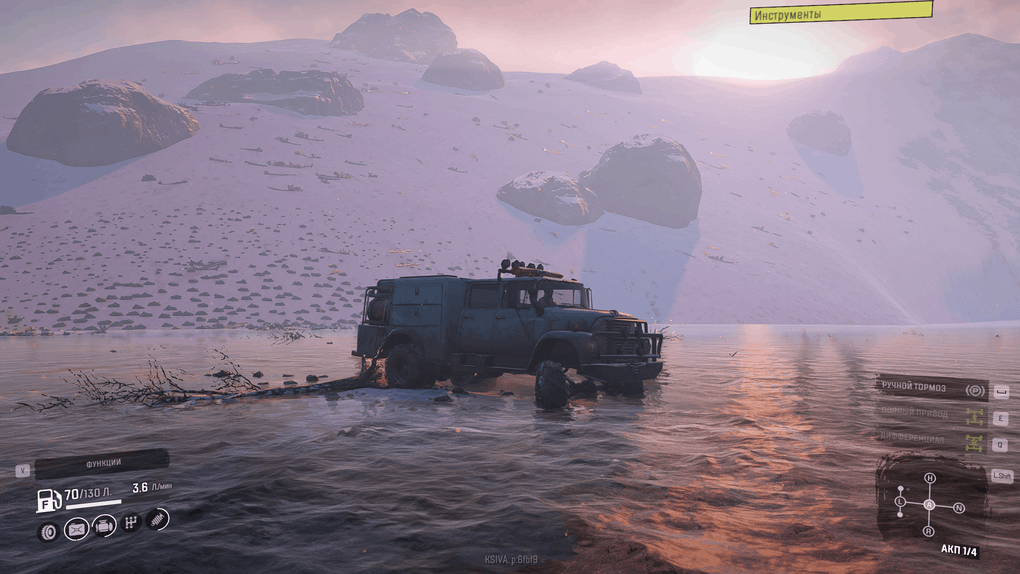The image size is (1020, 574).
Task: Shift gearbox to N neutral
Action: point(959,508)
